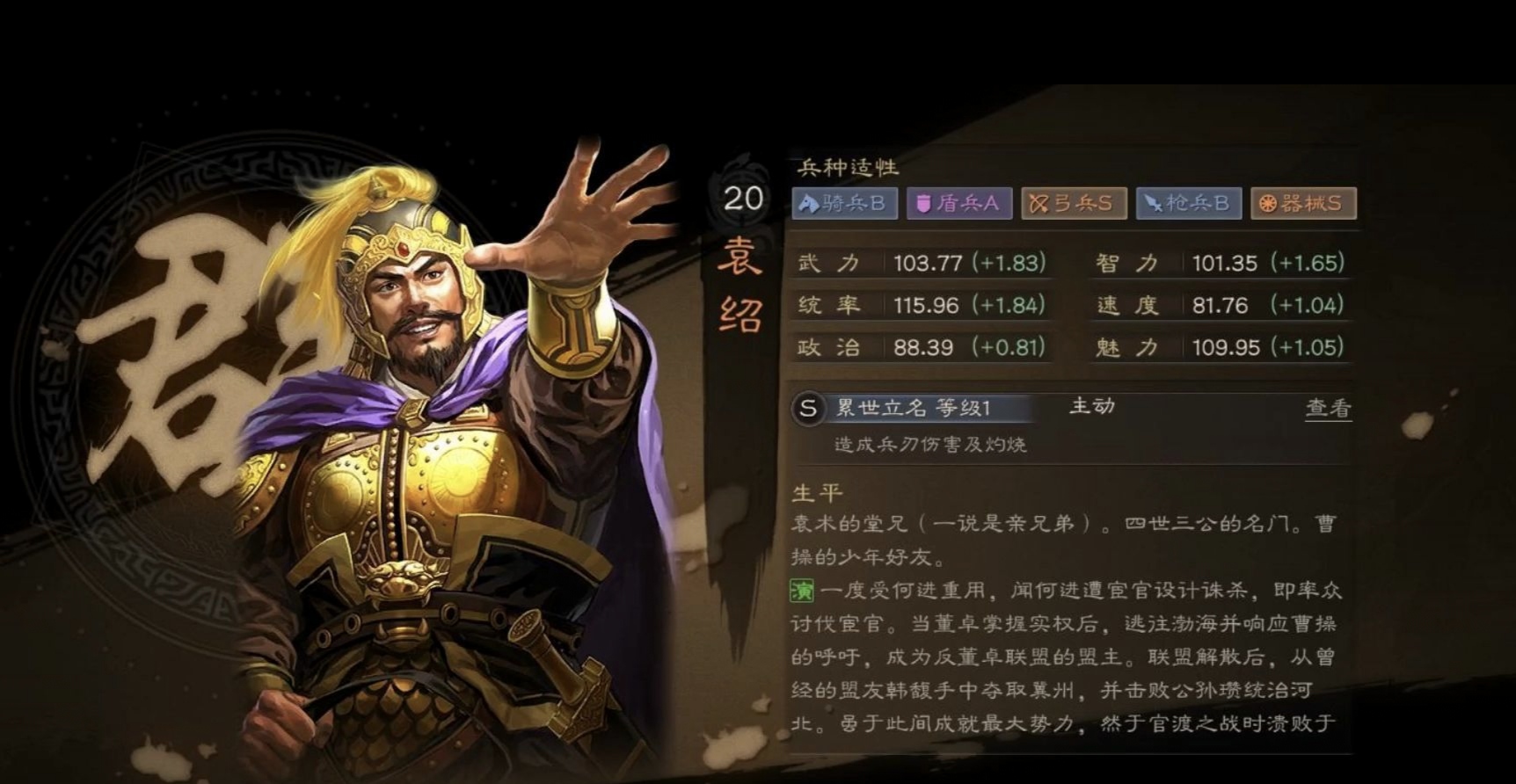Select the 弓兵S archer aptitude badge
This screenshot has height=784, width=1516.
(x=1075, y=203)
